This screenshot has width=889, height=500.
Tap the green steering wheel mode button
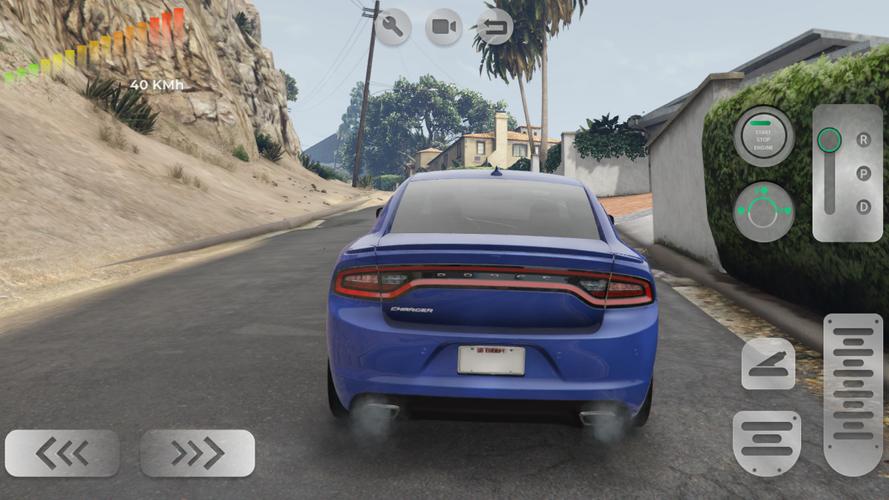(x=764, y=211)
